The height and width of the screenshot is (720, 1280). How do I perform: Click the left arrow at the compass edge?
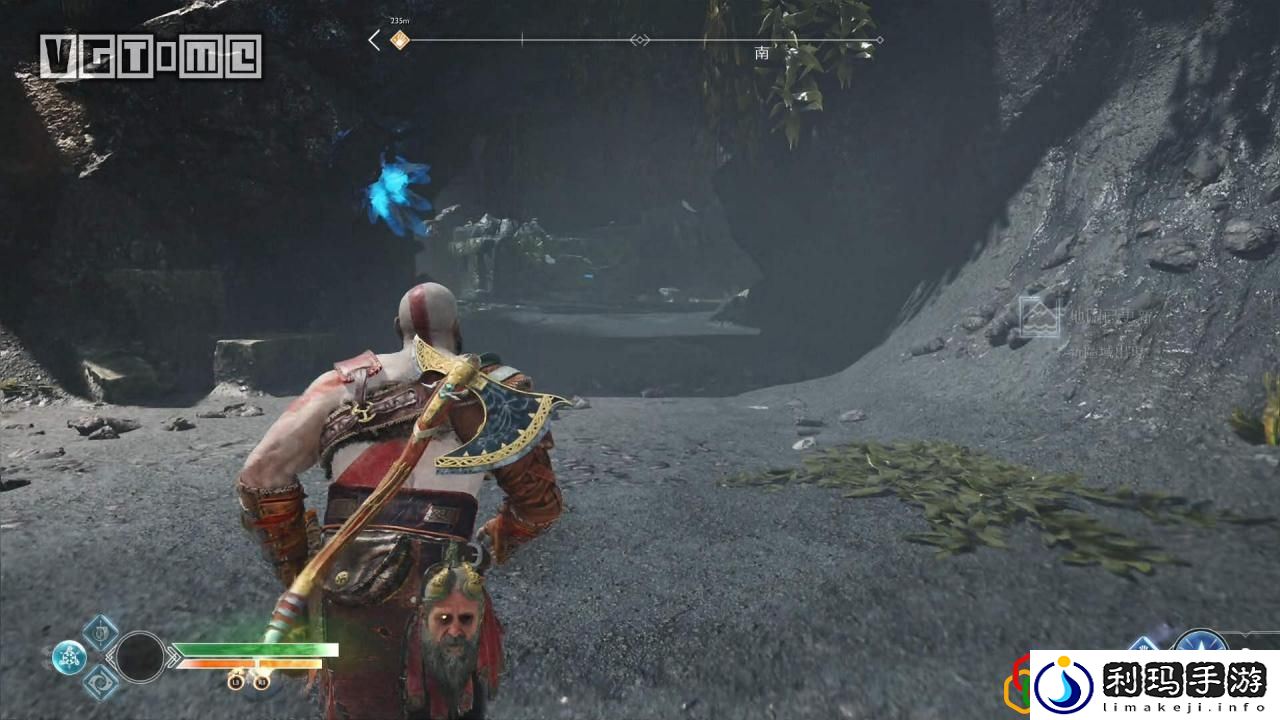coord(374,41)
